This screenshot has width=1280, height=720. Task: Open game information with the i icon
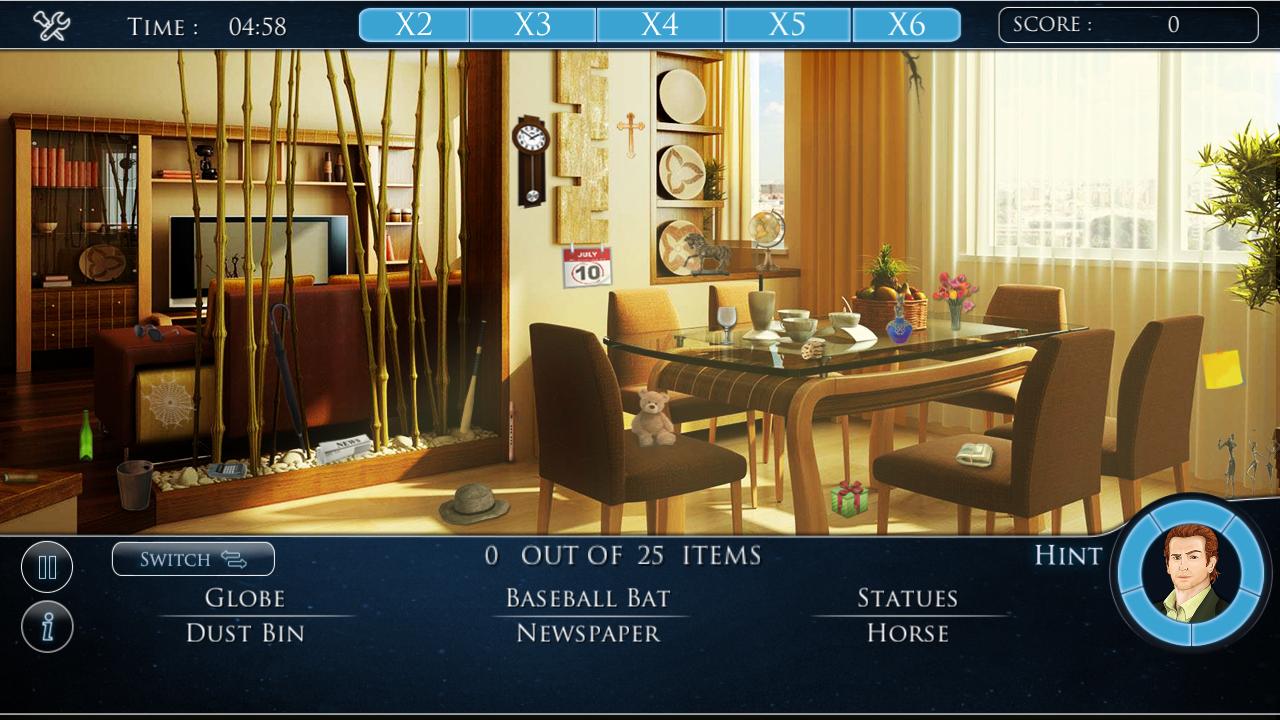tap(47, 626)
